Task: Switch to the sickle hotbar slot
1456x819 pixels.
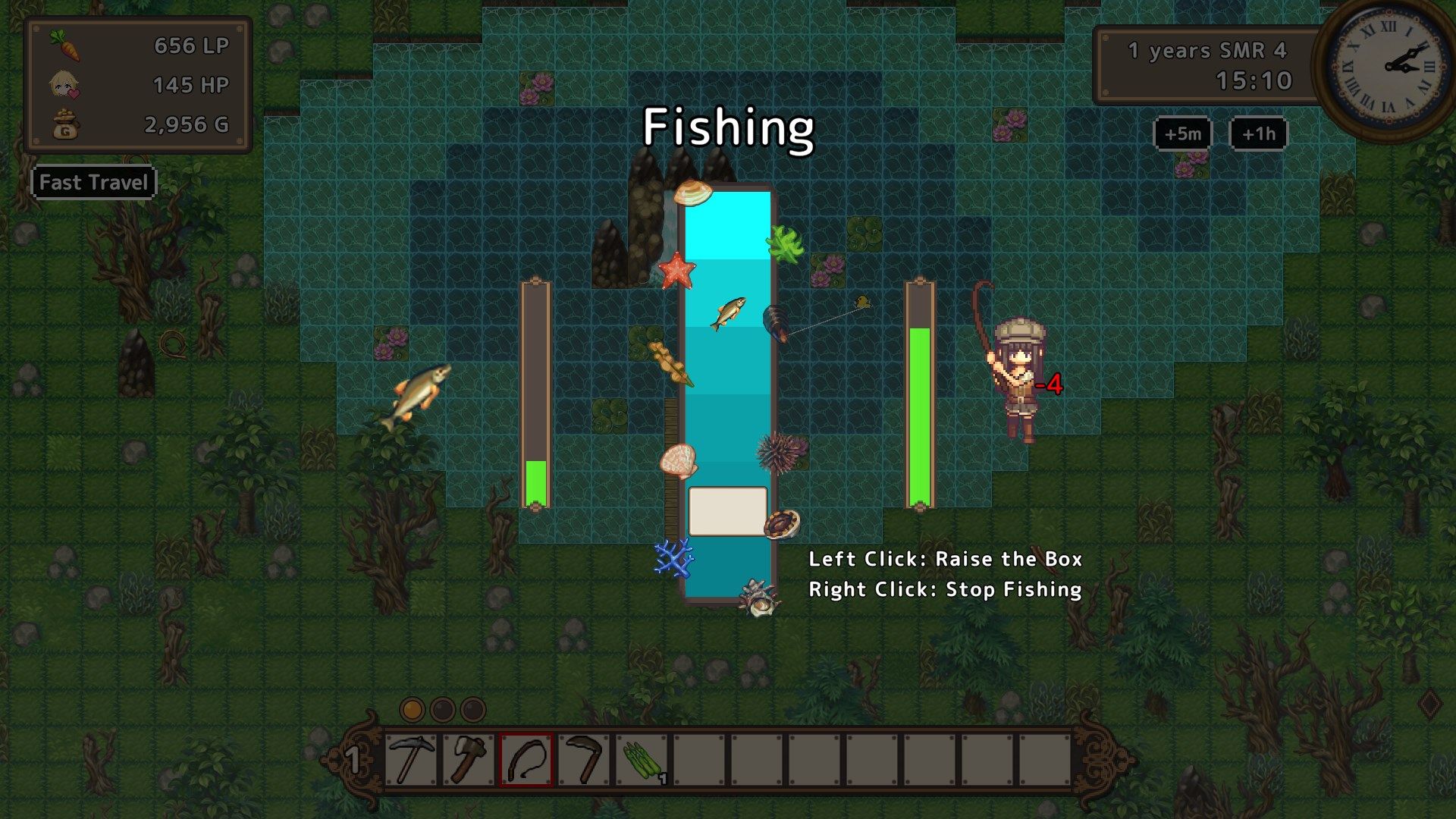Action: pos(583,759)
